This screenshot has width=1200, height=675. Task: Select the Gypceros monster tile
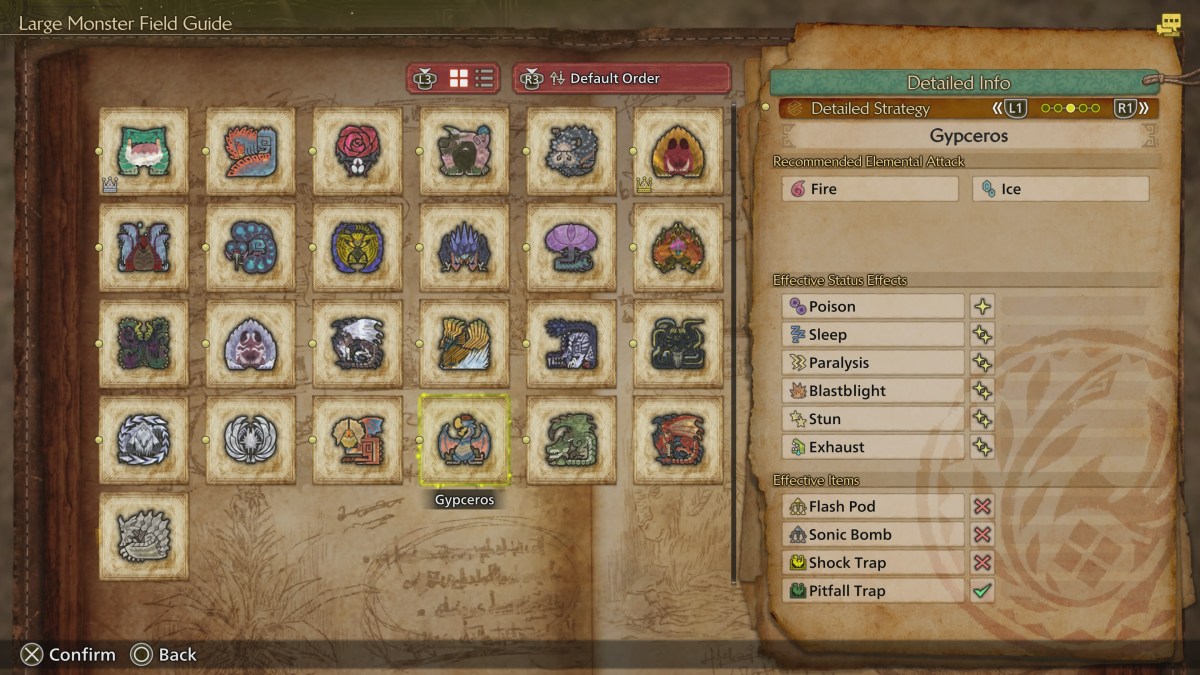[x=464, y=440]
